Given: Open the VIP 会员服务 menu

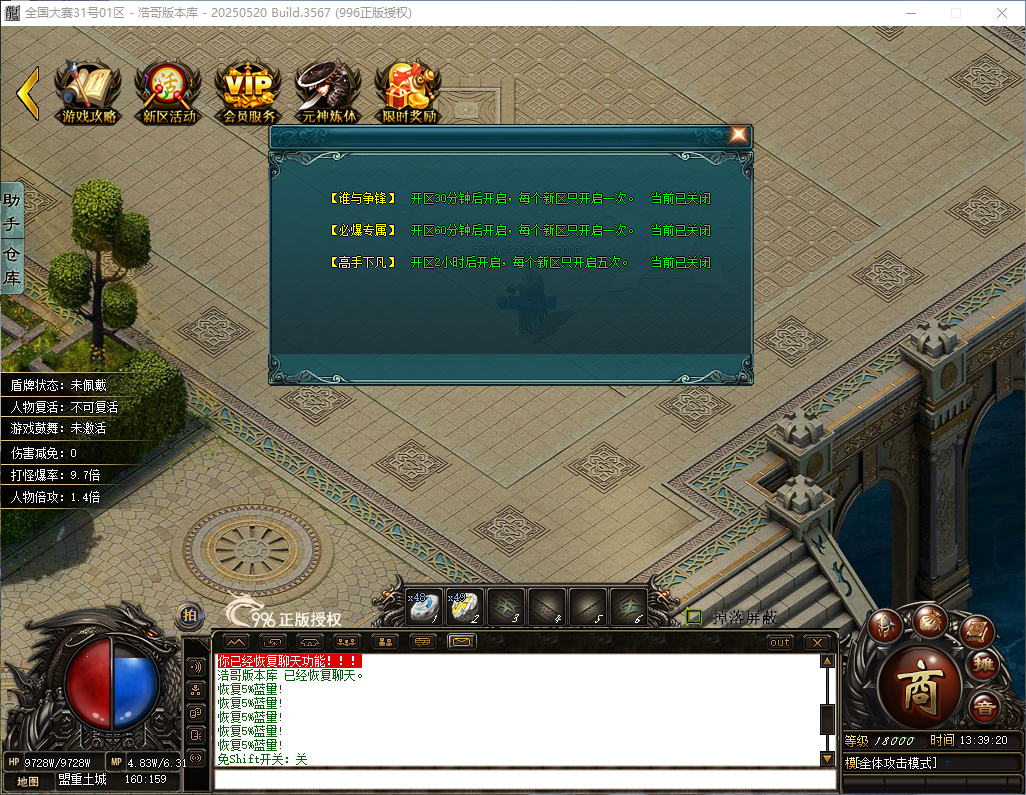Looking at the screenshot, I should pyautogui.click(x=248, y=91).
